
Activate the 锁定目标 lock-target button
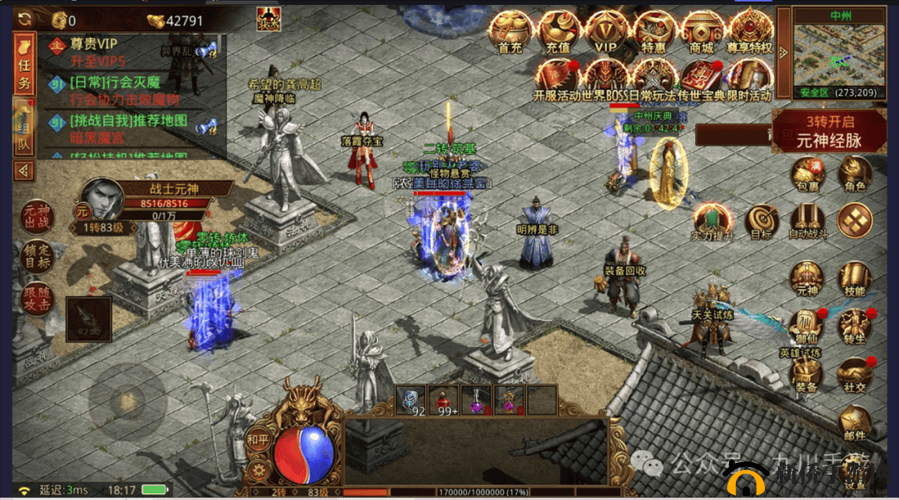(x=35, y=259)
